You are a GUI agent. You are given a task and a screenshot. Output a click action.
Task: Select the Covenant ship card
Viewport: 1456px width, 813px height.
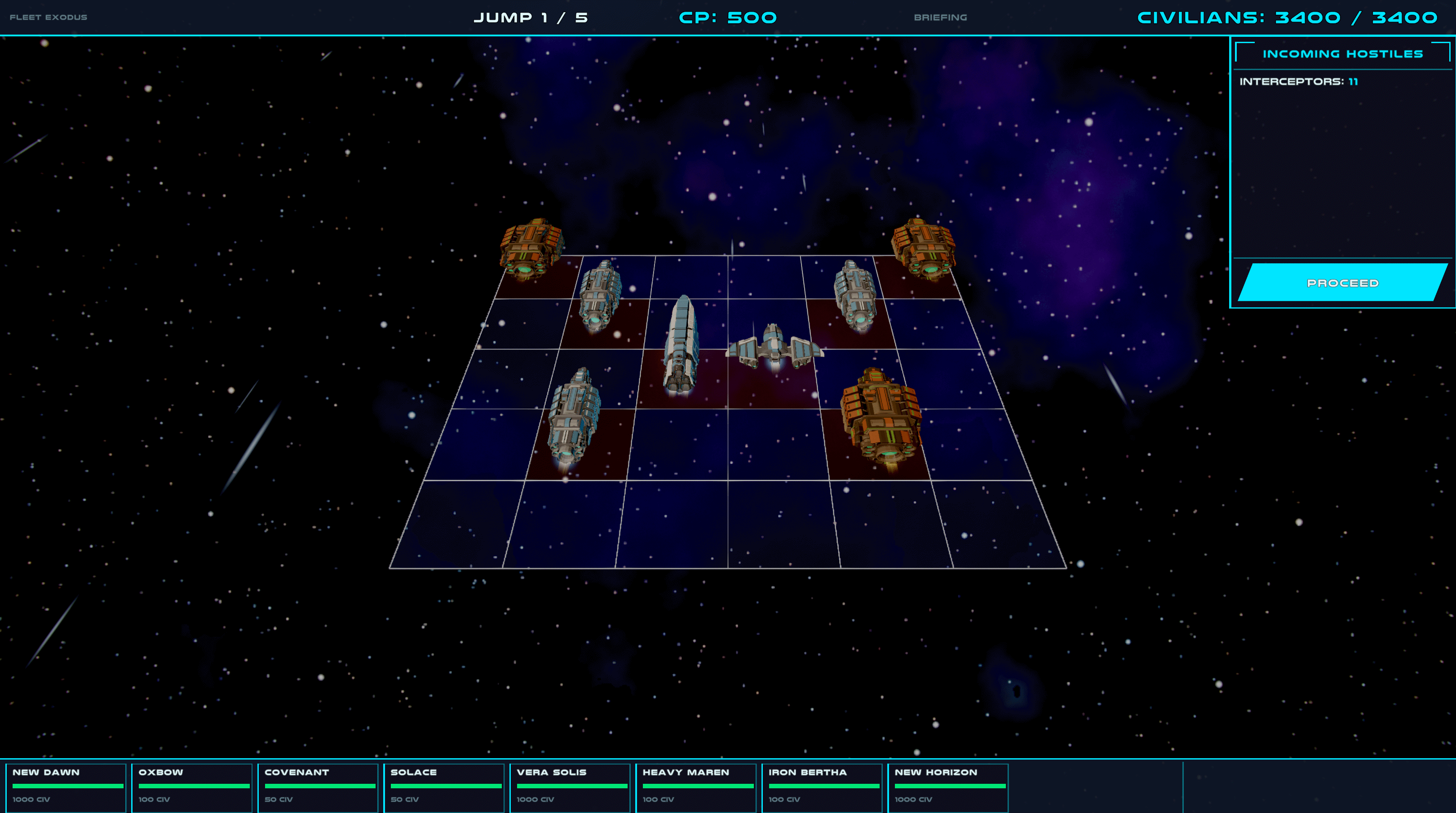318,787
